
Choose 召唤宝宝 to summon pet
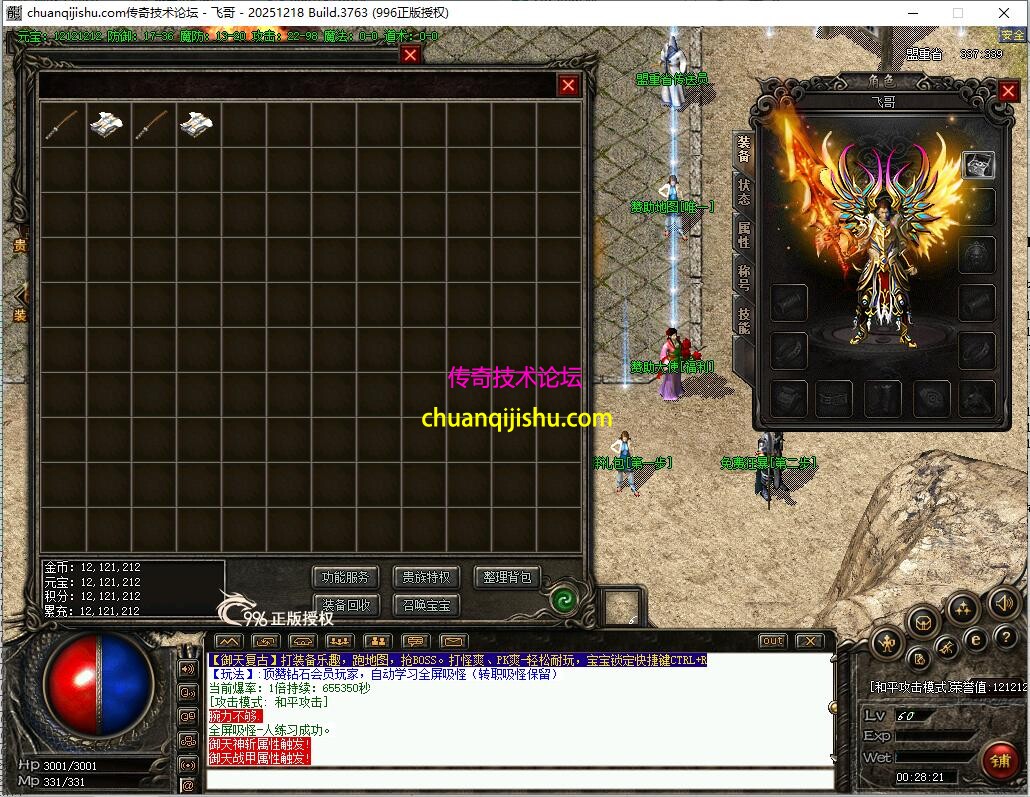click(x=427, y=605)
